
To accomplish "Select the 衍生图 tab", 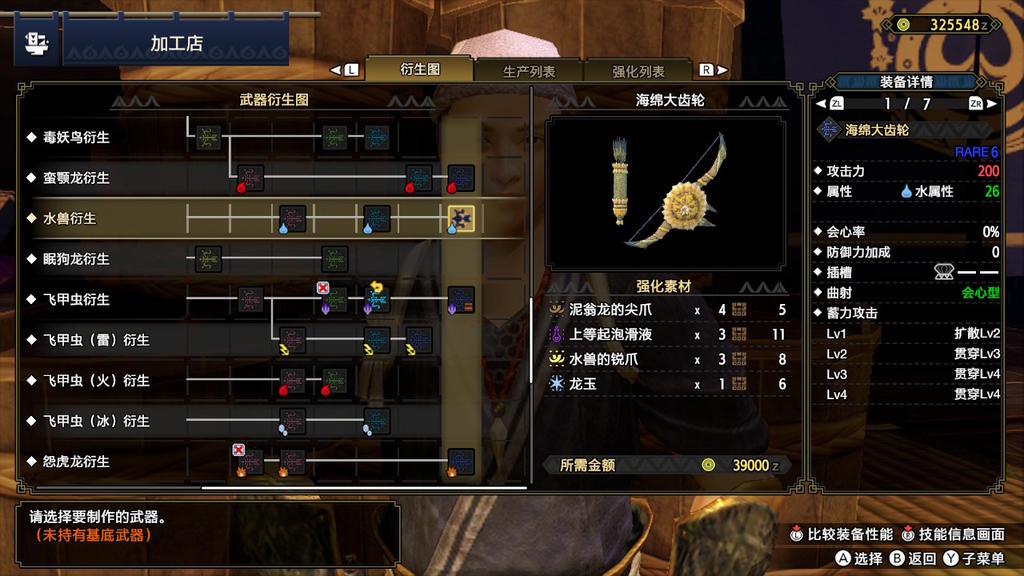I will [x=420, y=70].
